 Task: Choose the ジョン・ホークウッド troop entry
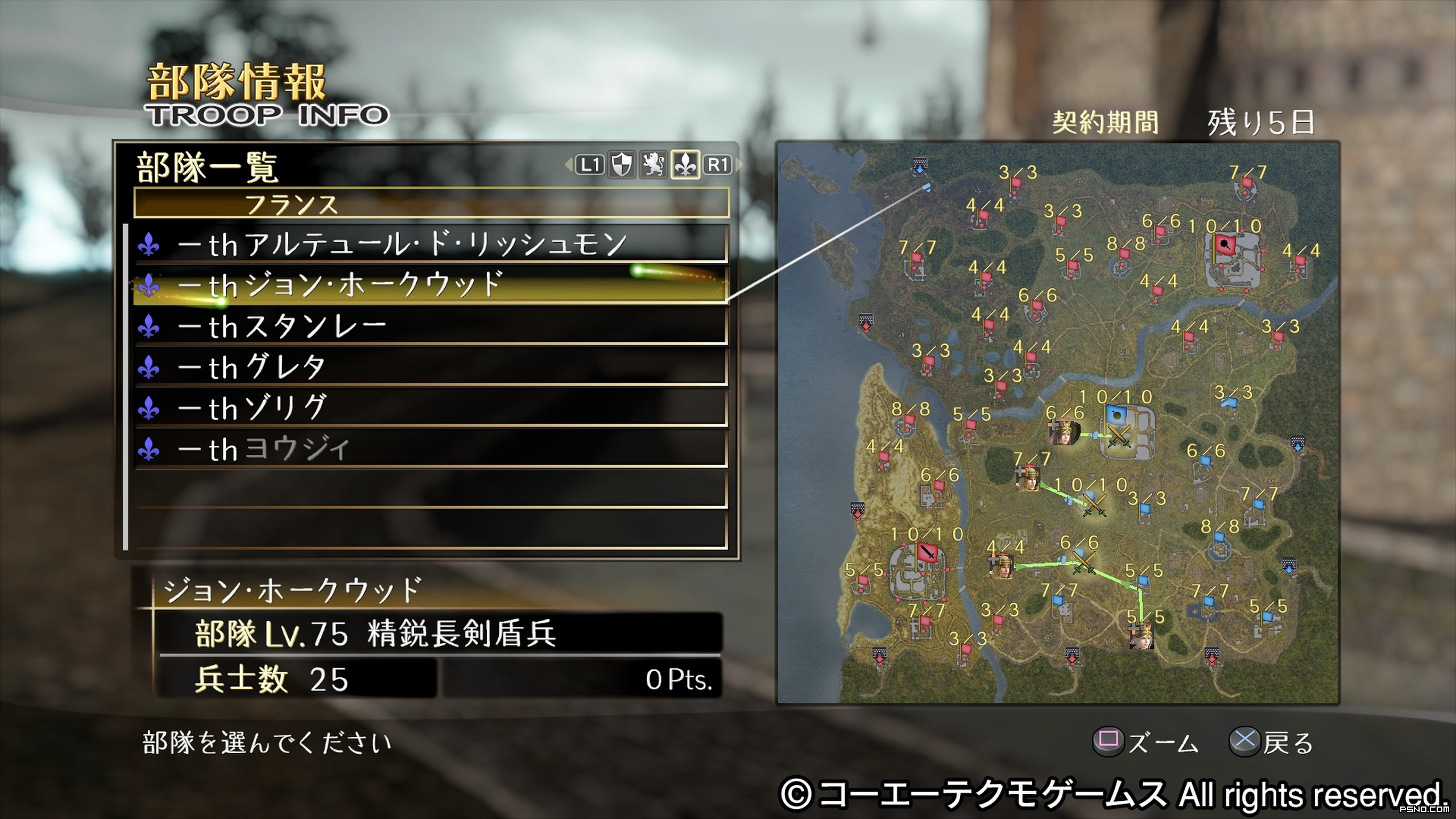pos(430,286)
